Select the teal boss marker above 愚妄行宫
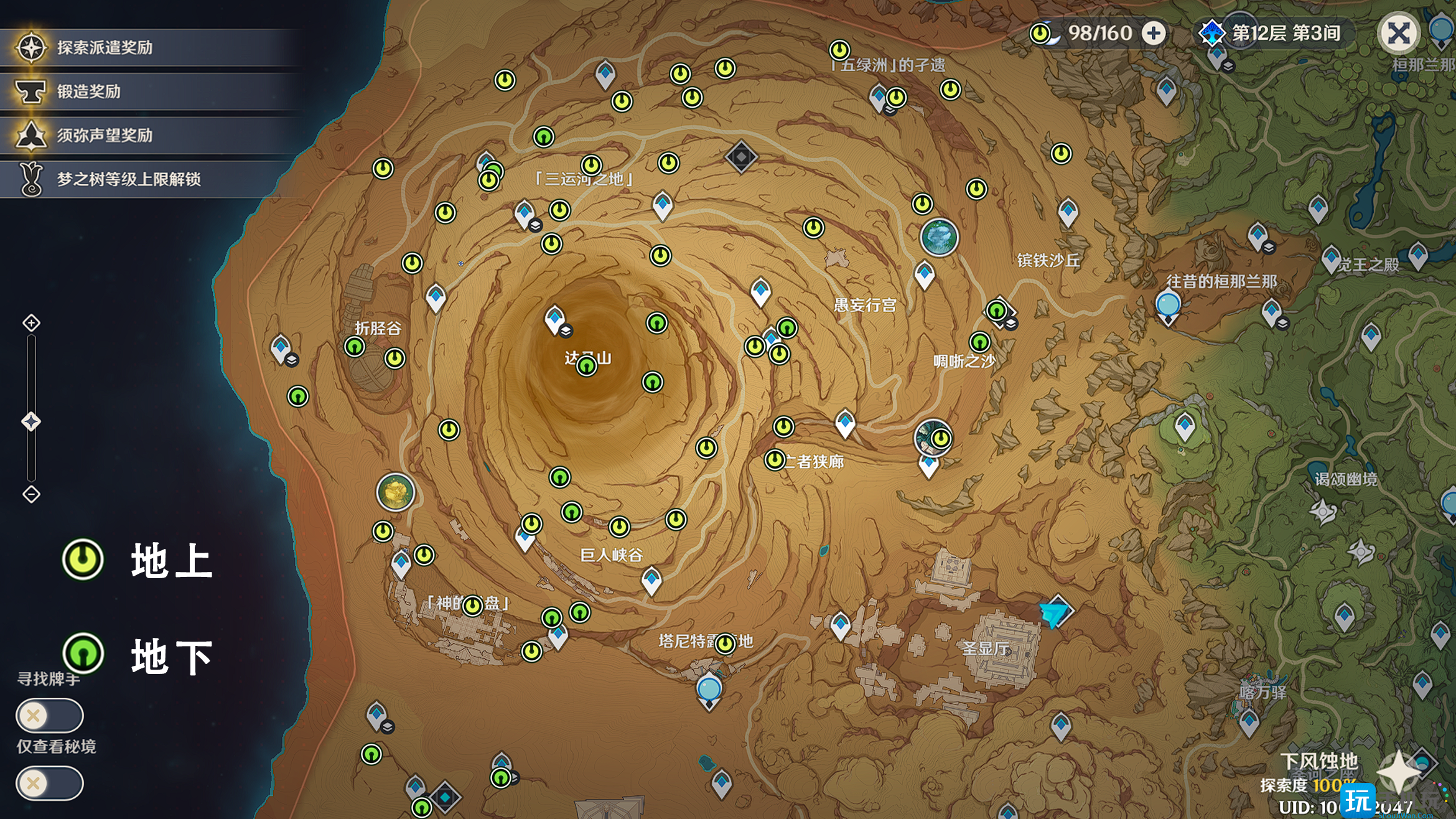This screenshot has height=819, width=1456. [x=939, y=237]
